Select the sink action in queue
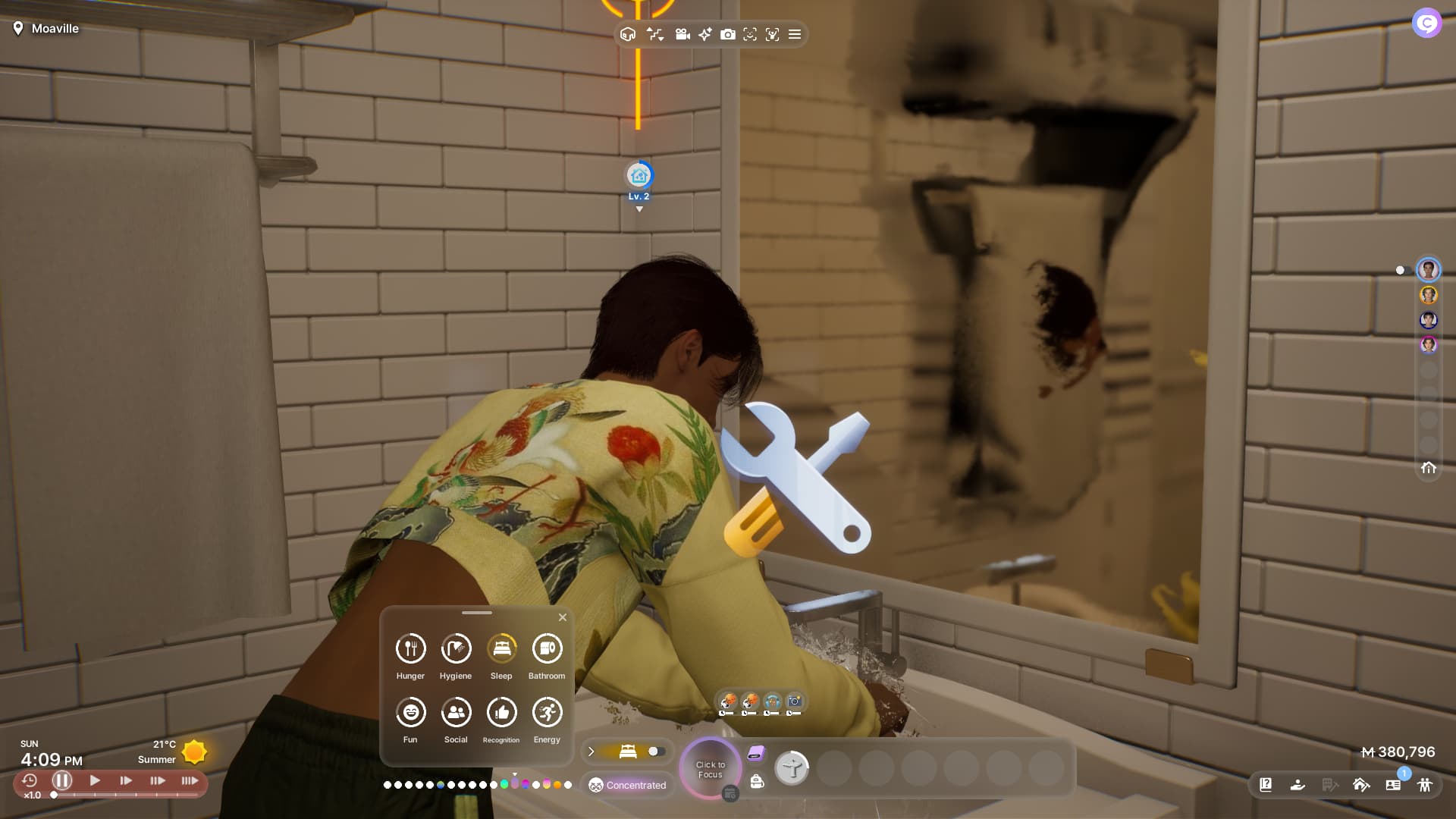 [x=792, y=769]
